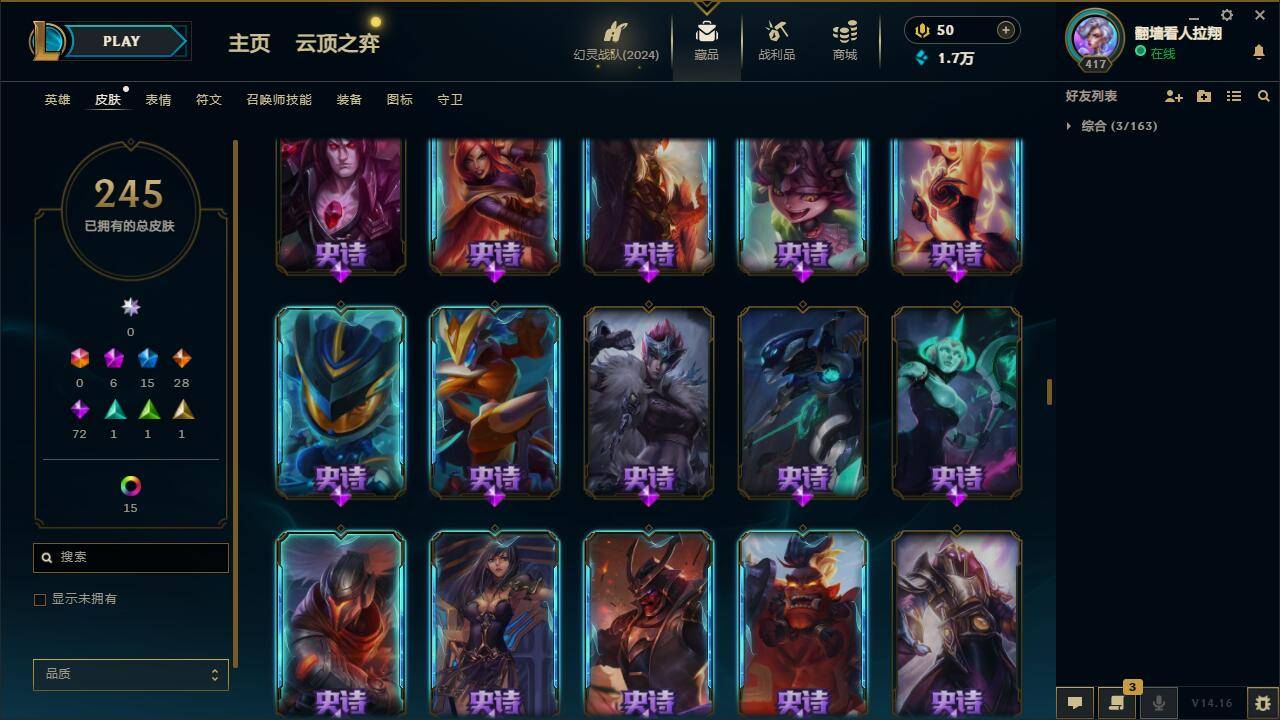1280x720 pixels.
Task: Open the notifications bell icon
Action: (1258, 52)
